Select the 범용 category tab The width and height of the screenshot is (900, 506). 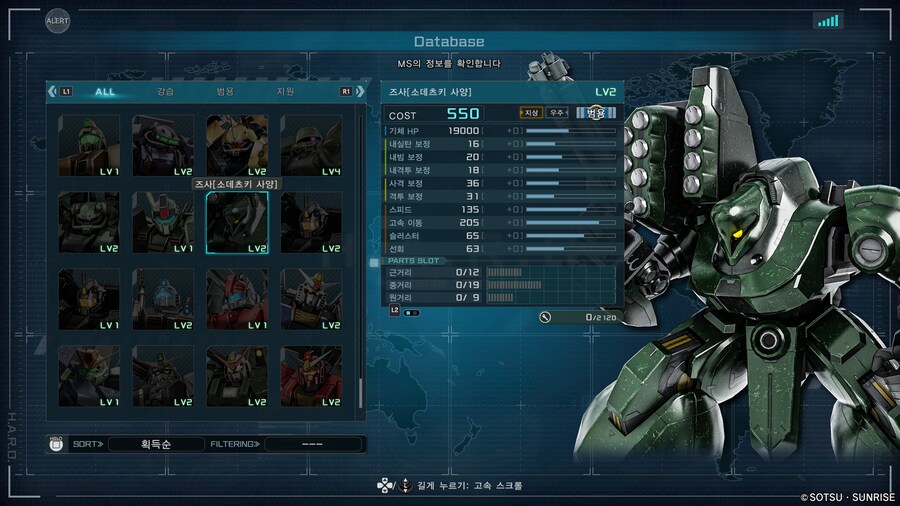tap(225, 92)
